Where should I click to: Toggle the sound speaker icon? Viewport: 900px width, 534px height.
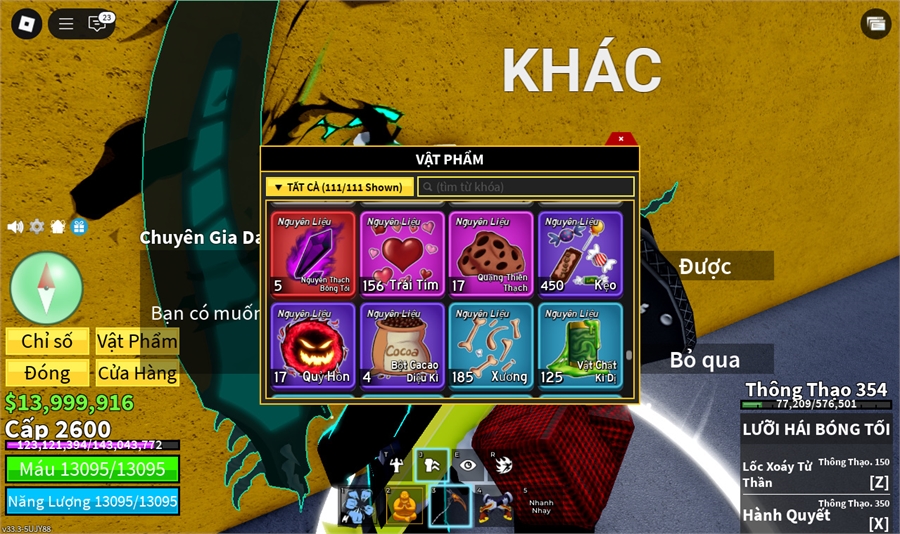pos(15,227)
